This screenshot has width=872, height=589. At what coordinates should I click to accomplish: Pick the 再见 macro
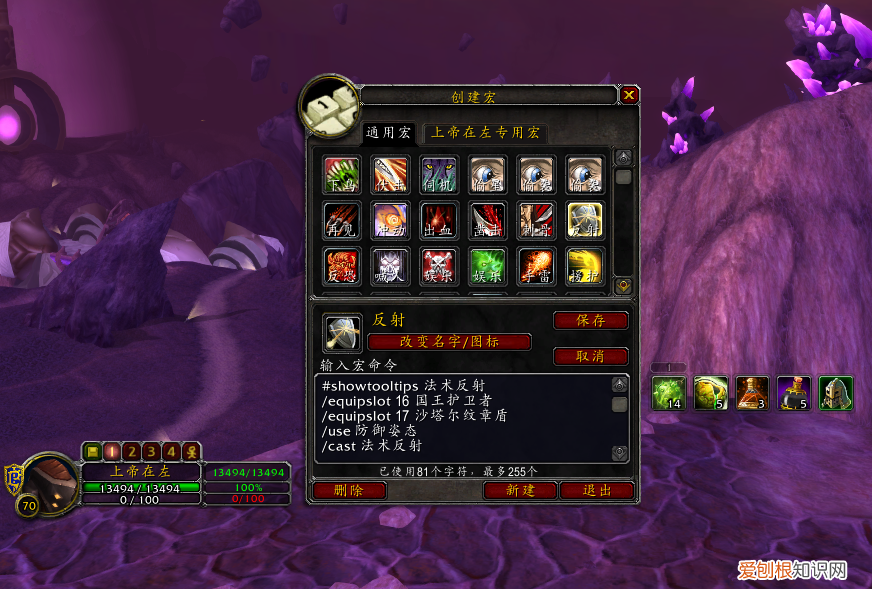coord(342,220)
